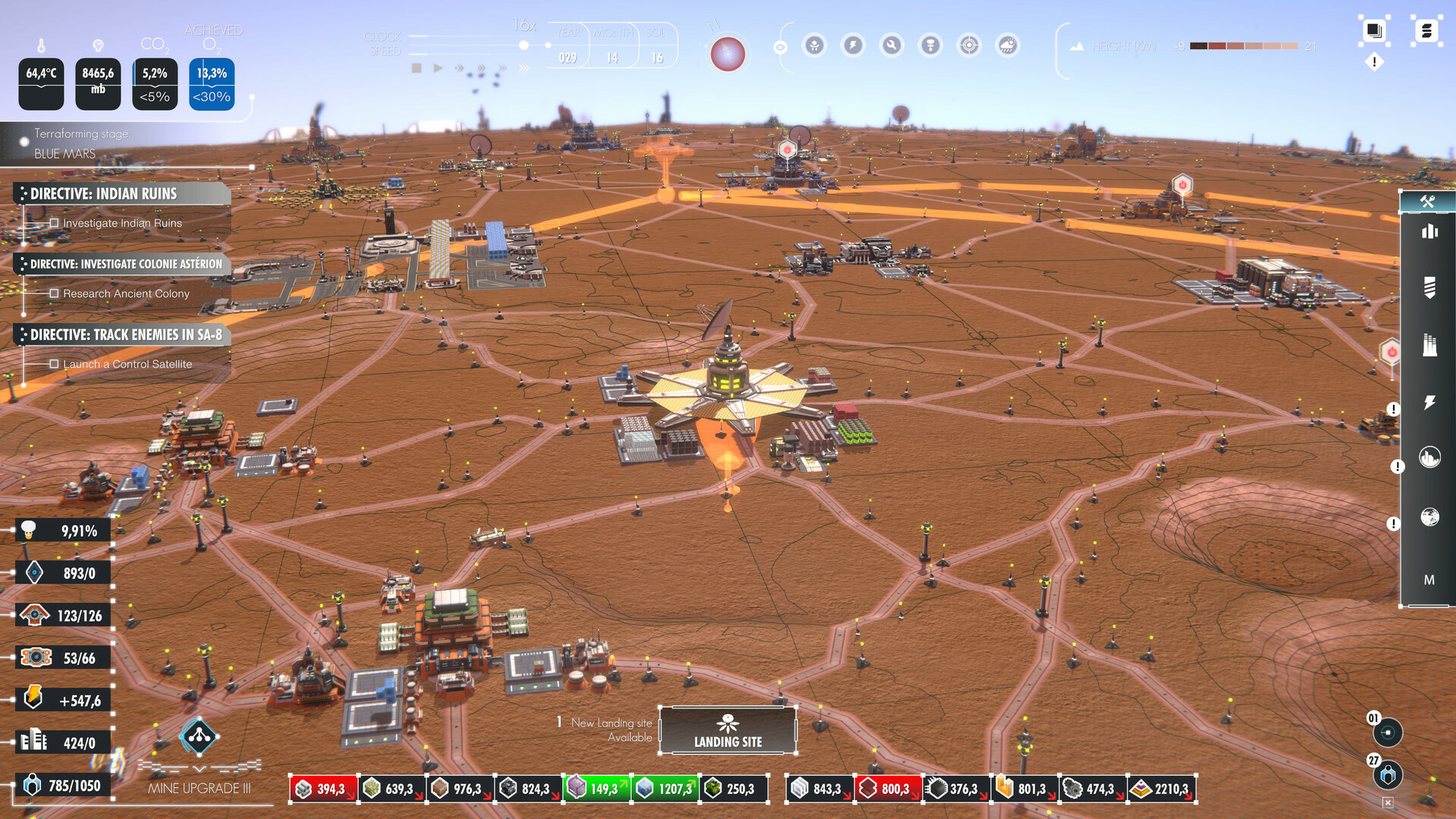Check the Research Ancient Colony task
Viewport: 1456px width, 819px height.
[x=54, y=293]
